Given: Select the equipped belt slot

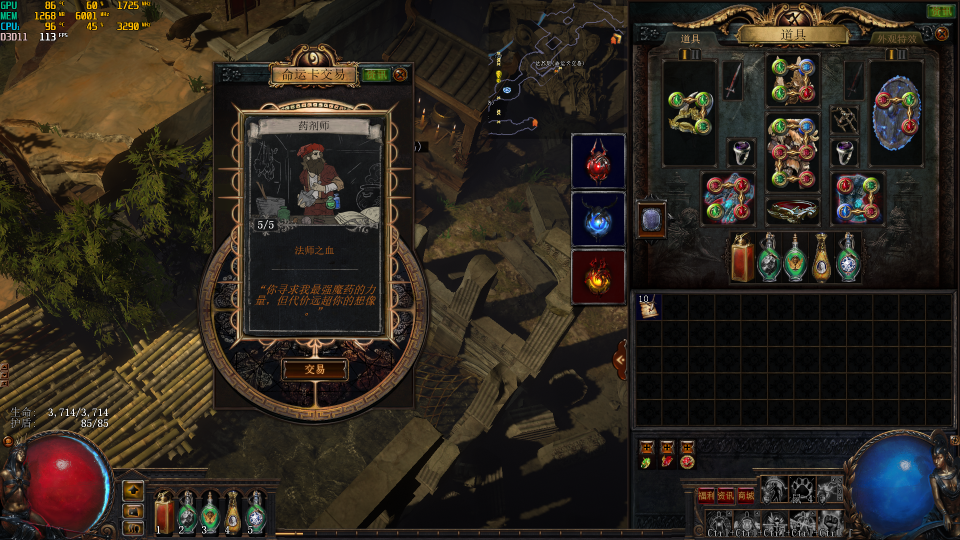Looking at the screenshot, I should (x=792, y=210).
